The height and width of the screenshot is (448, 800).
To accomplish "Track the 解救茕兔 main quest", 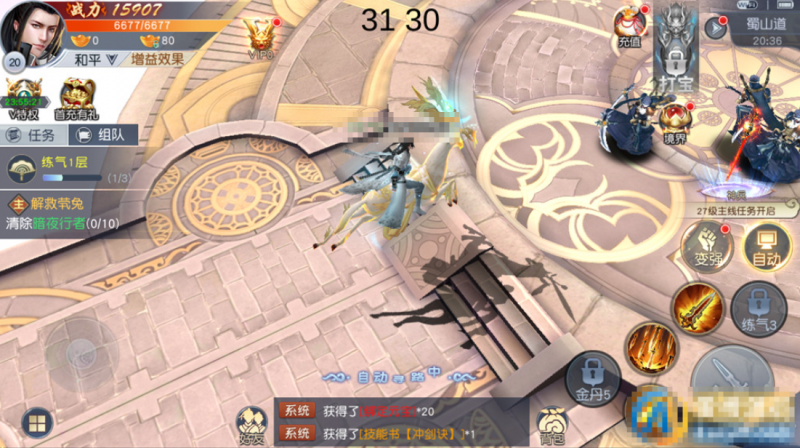I will 60,206.
